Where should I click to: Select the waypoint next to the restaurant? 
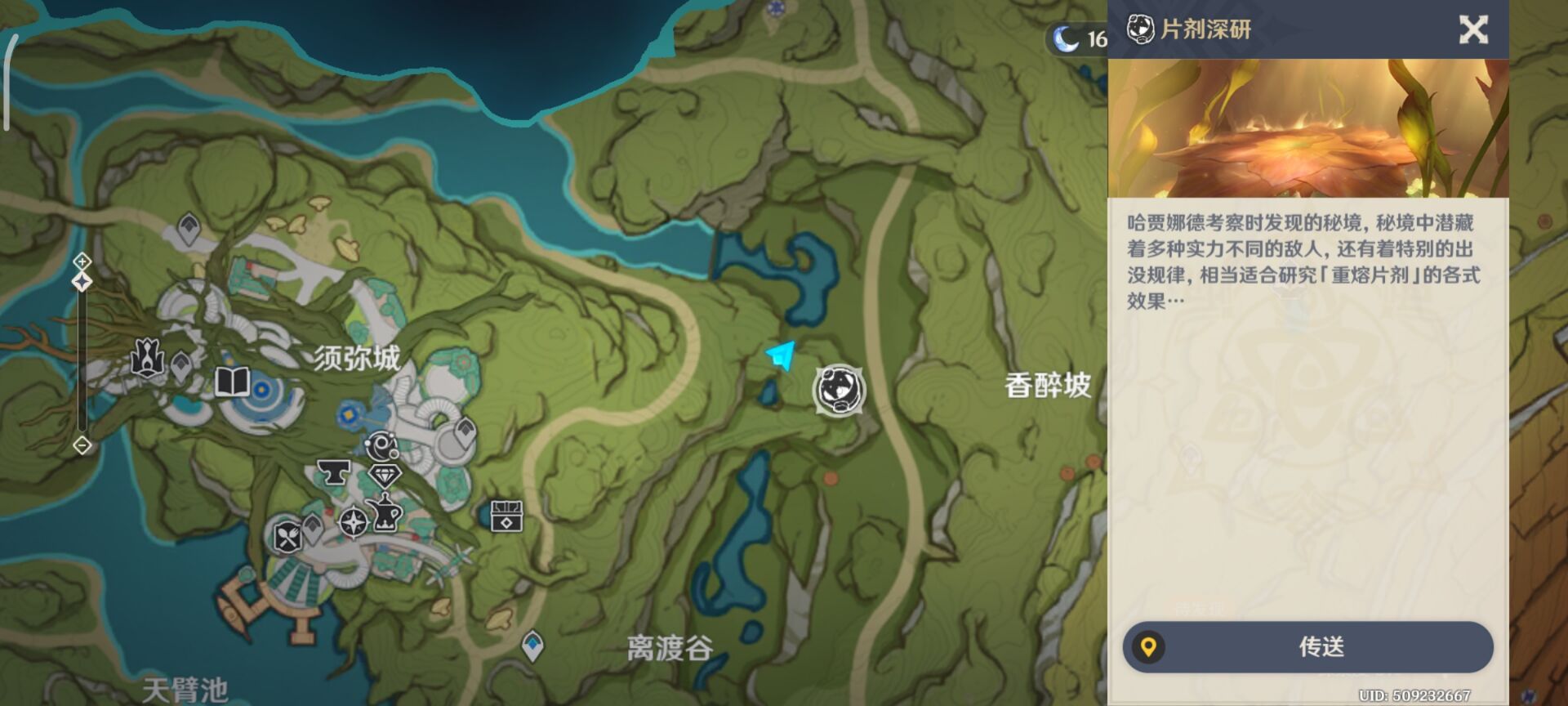(312, 528)
